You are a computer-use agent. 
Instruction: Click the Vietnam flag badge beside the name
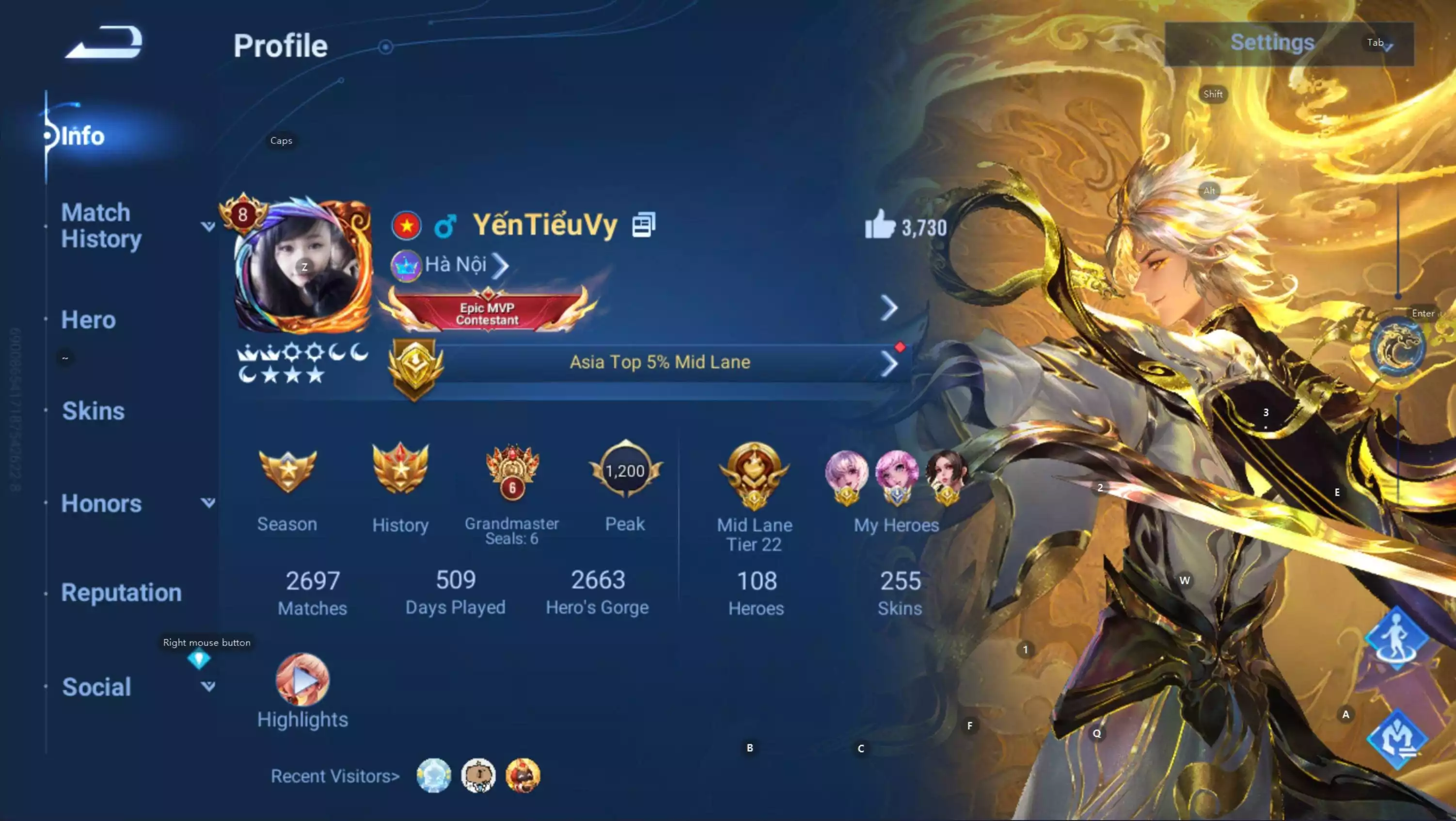[406, 225]
